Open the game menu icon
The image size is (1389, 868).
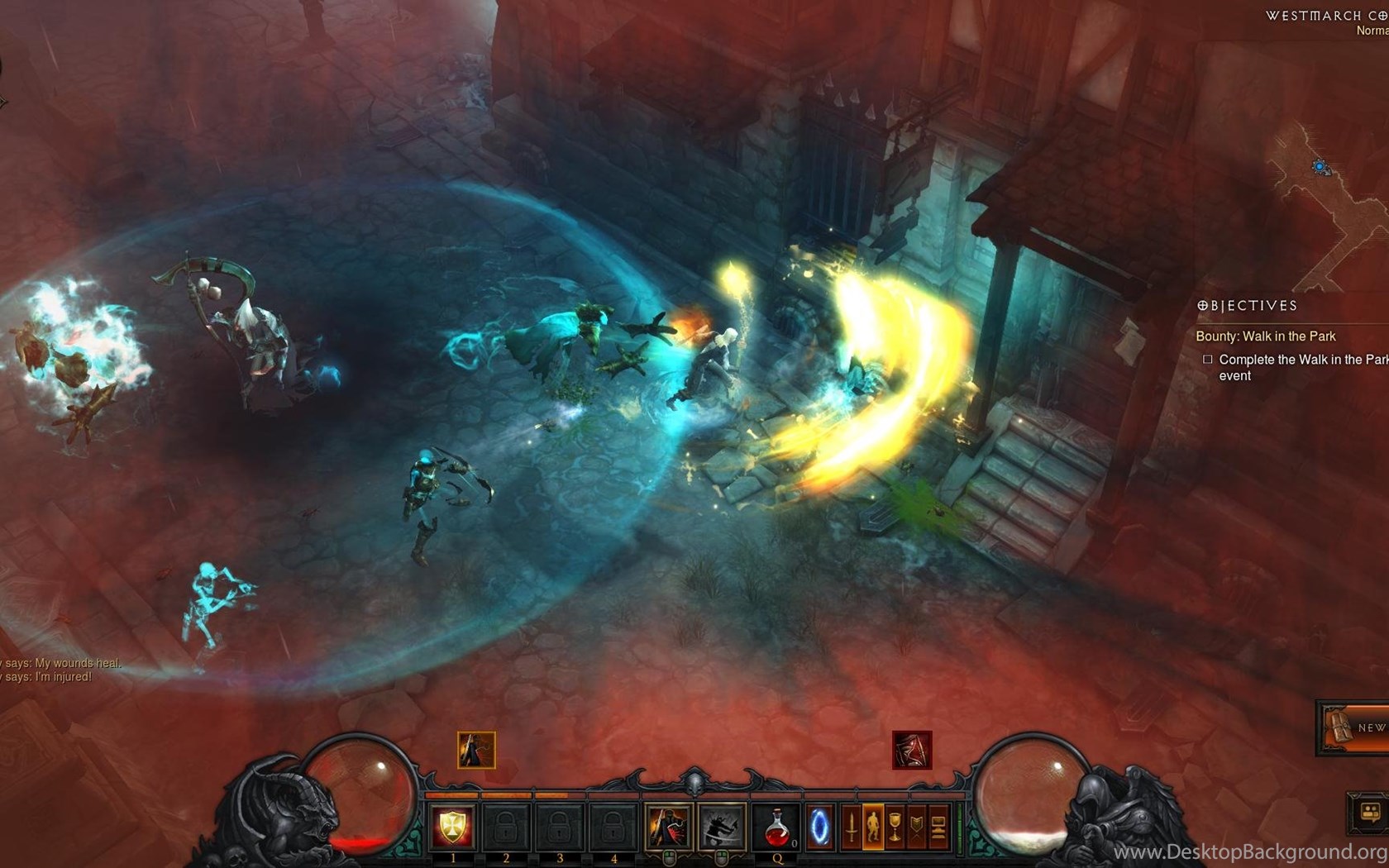coord(938,827)
